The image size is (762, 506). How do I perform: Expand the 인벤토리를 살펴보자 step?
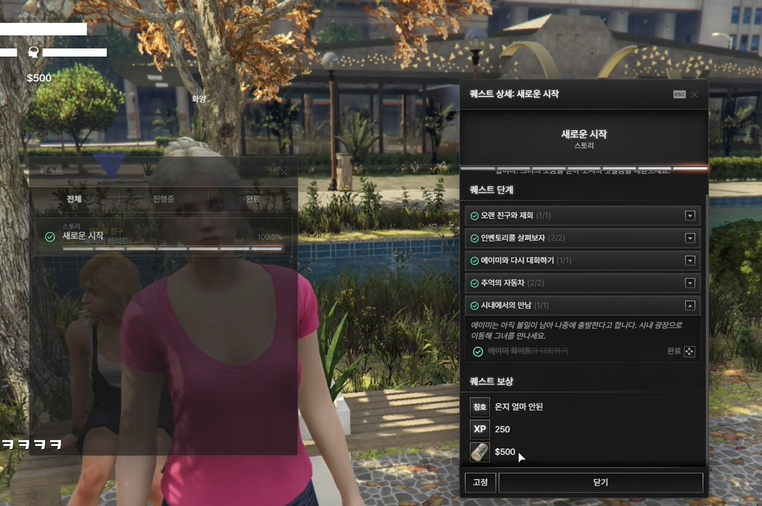(x=690, y=238)
